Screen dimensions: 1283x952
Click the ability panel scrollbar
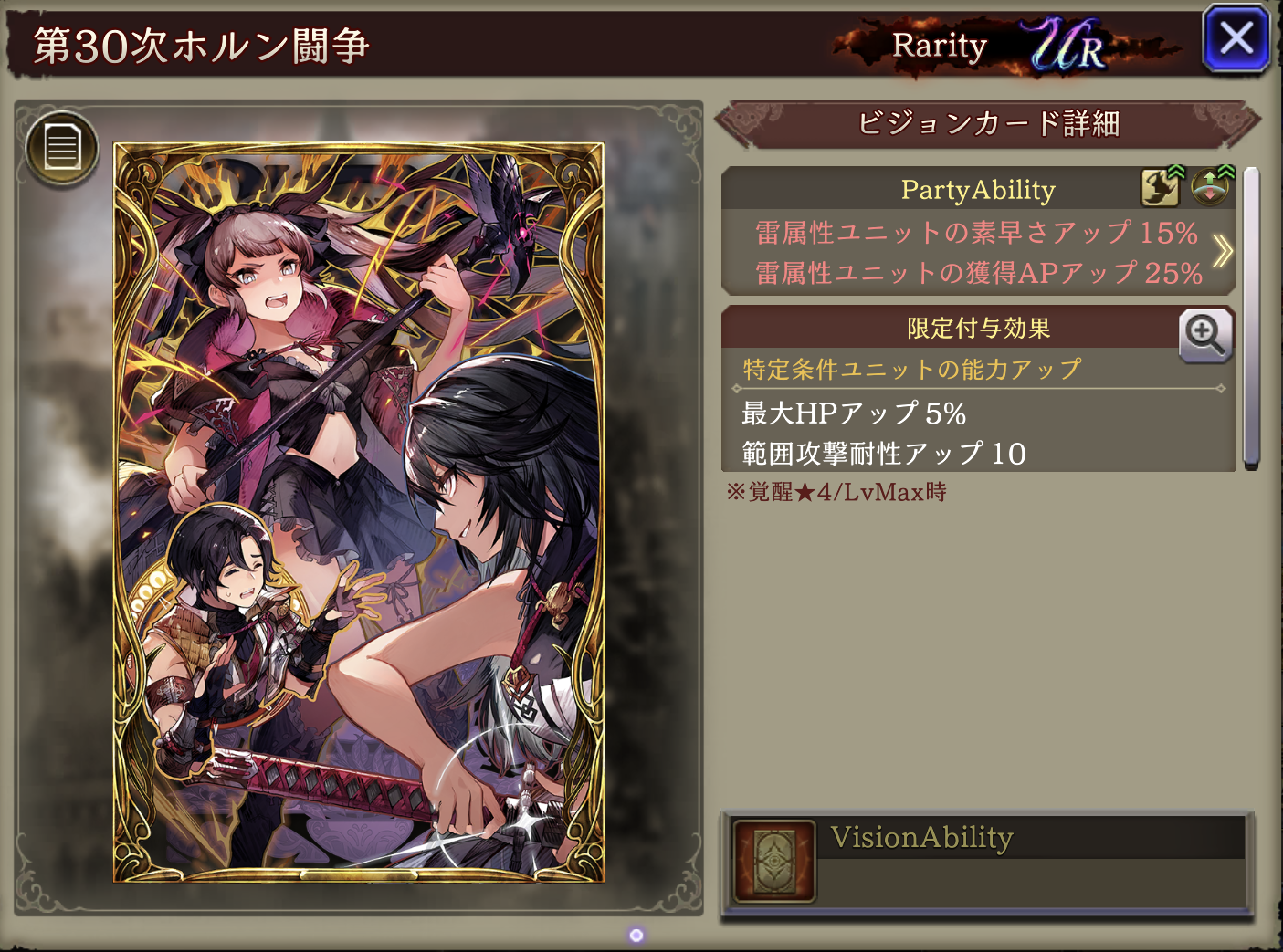pyautogui.click(x=1251, y=318)
